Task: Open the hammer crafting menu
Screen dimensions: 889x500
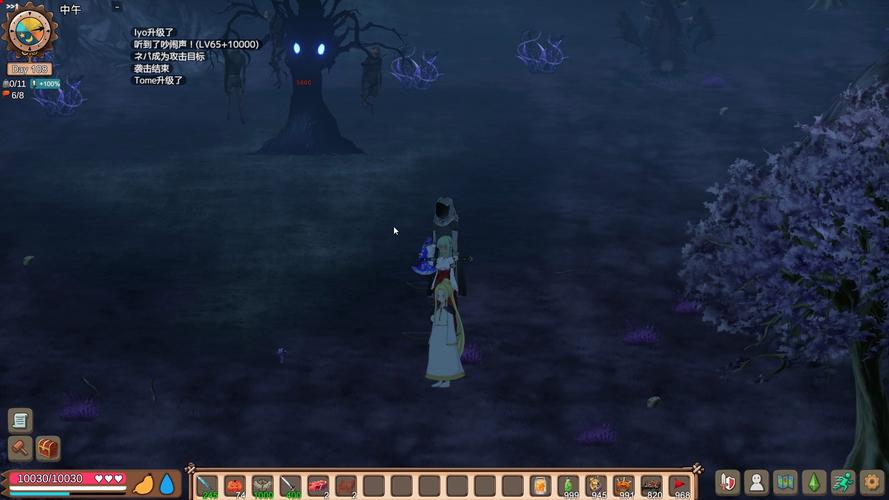Action: 20,448
